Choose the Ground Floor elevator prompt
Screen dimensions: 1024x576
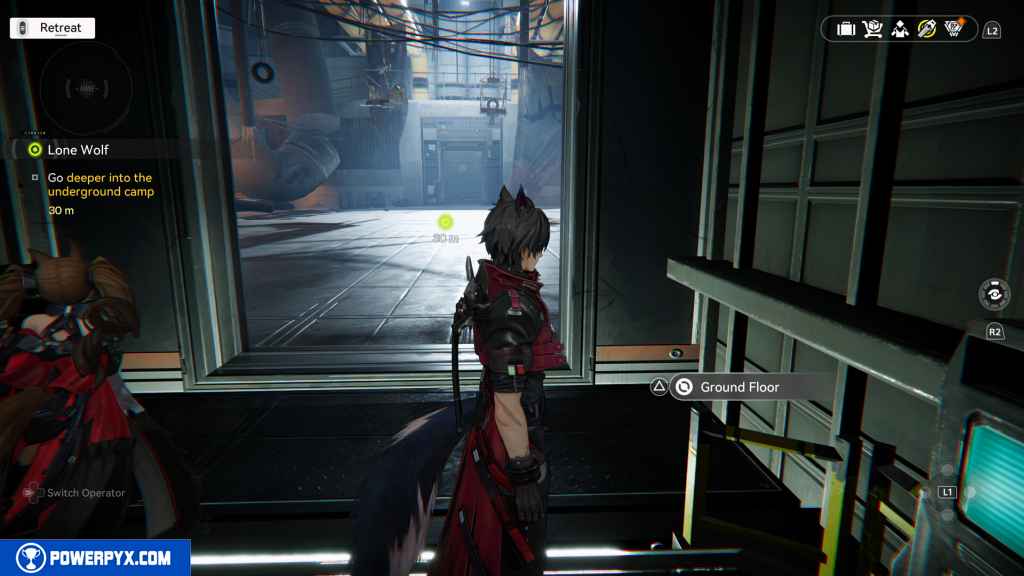pos(738,387)
